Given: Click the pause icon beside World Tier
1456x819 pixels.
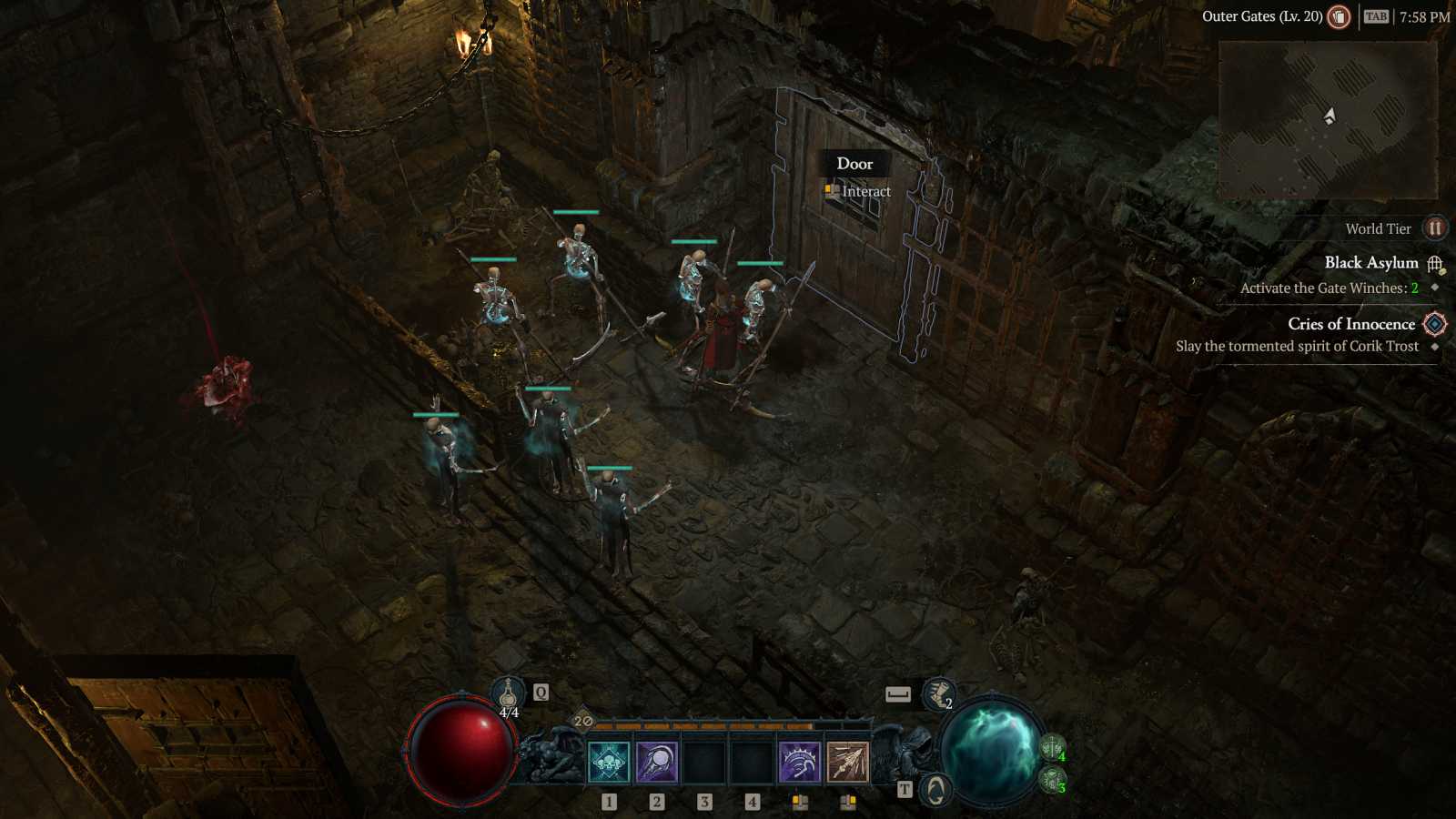Looking at the screenshot, I should pyautogui.click(x=1435, y=228).
